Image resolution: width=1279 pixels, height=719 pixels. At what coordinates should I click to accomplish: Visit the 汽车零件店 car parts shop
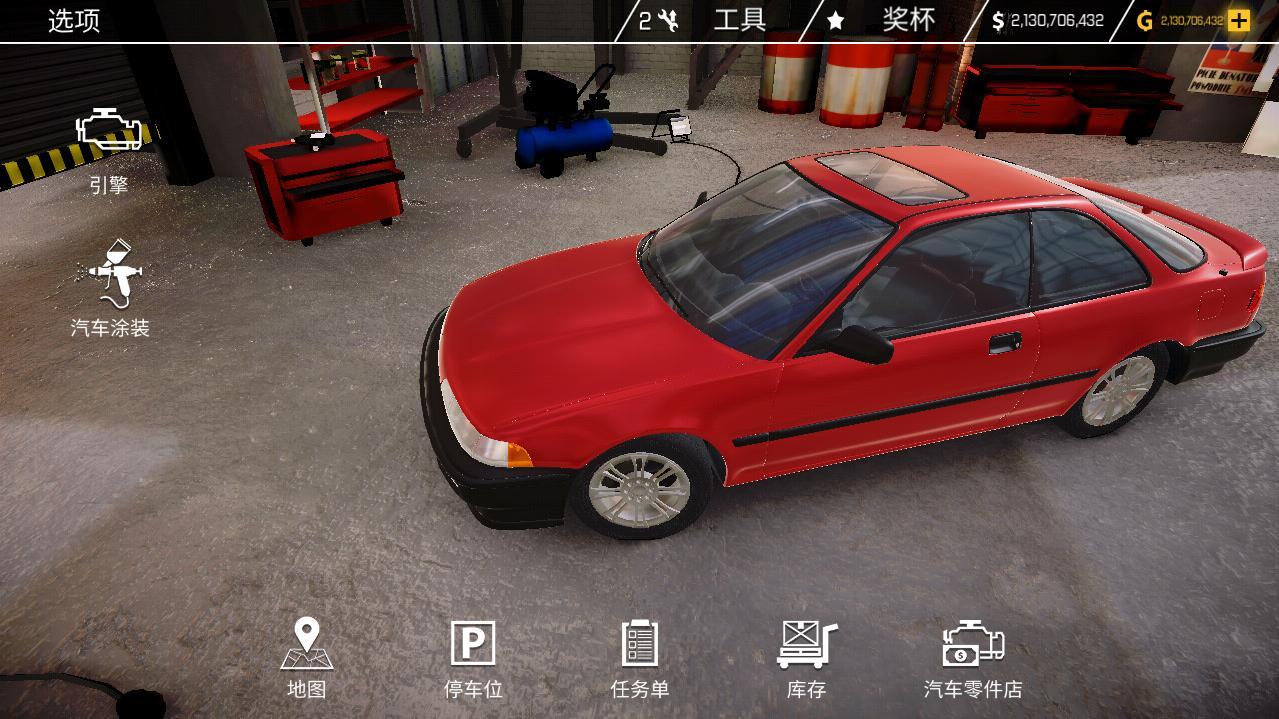point(972,657)
